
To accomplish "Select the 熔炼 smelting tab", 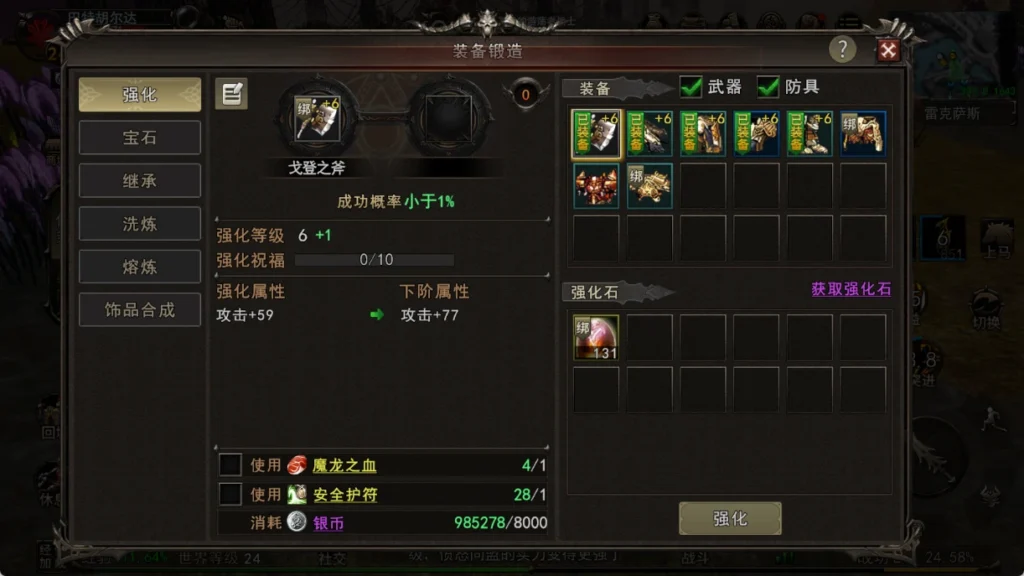I will click(140, 267).
